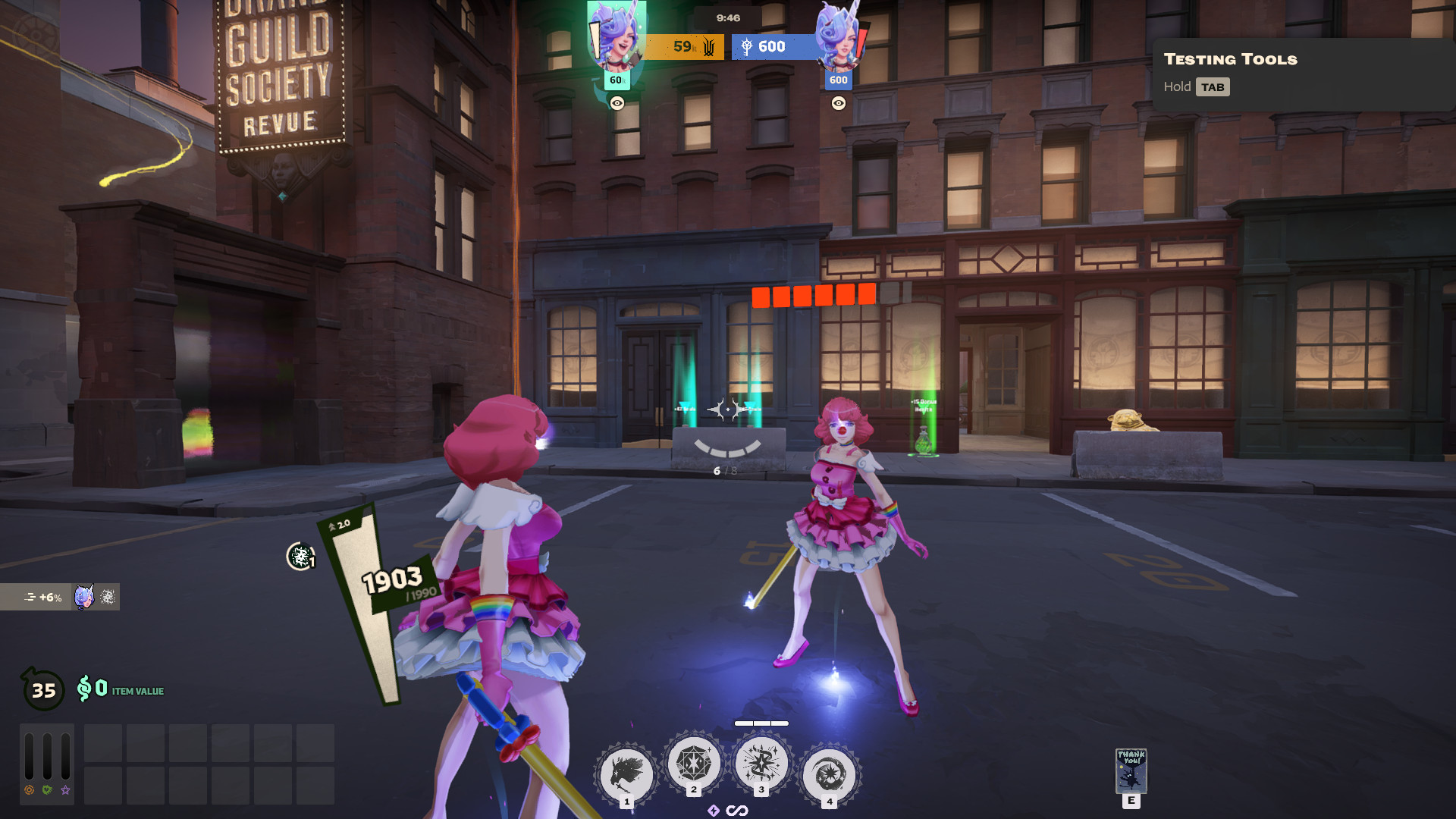Viewport: 1456px width, 819px height.
Task: Click the hero face buff icon
Action: pyautogui.click(x=83, y=597)
